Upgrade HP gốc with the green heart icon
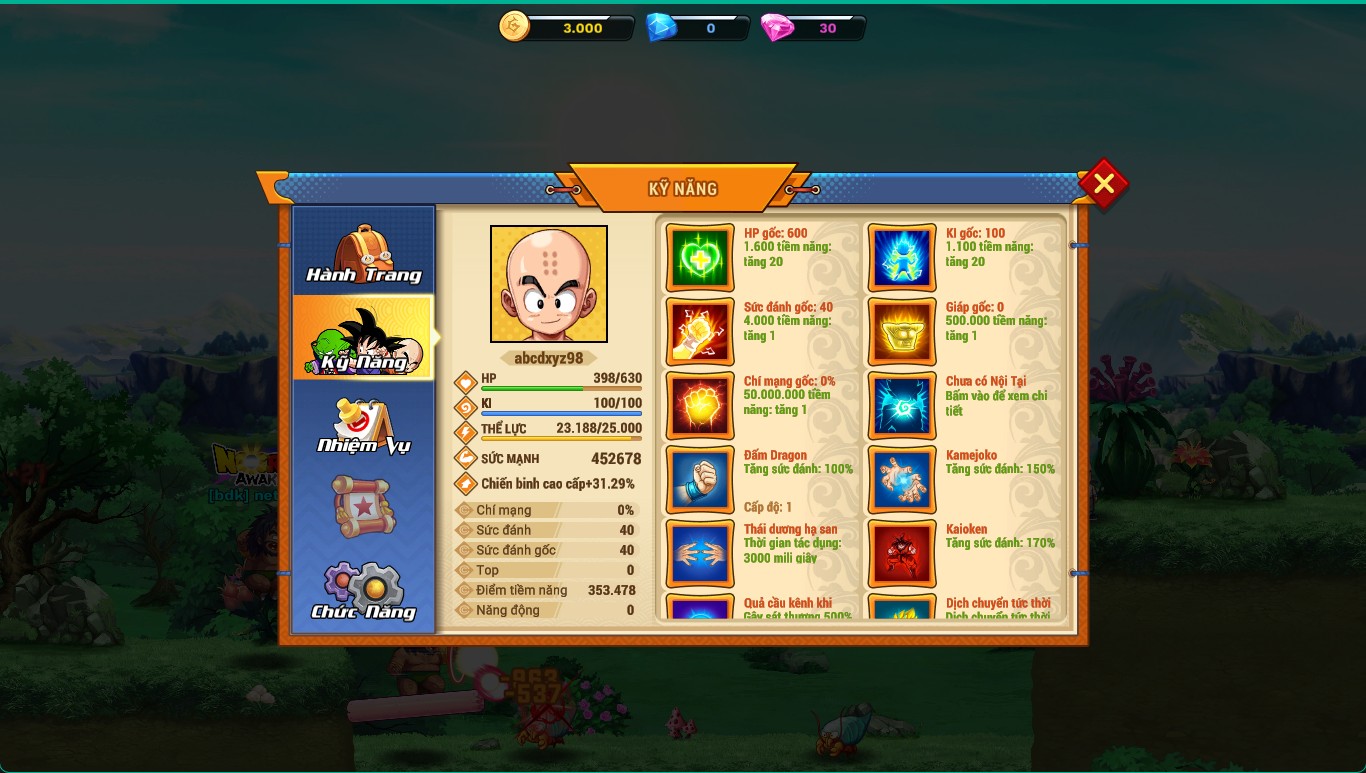 pos(700,258)
